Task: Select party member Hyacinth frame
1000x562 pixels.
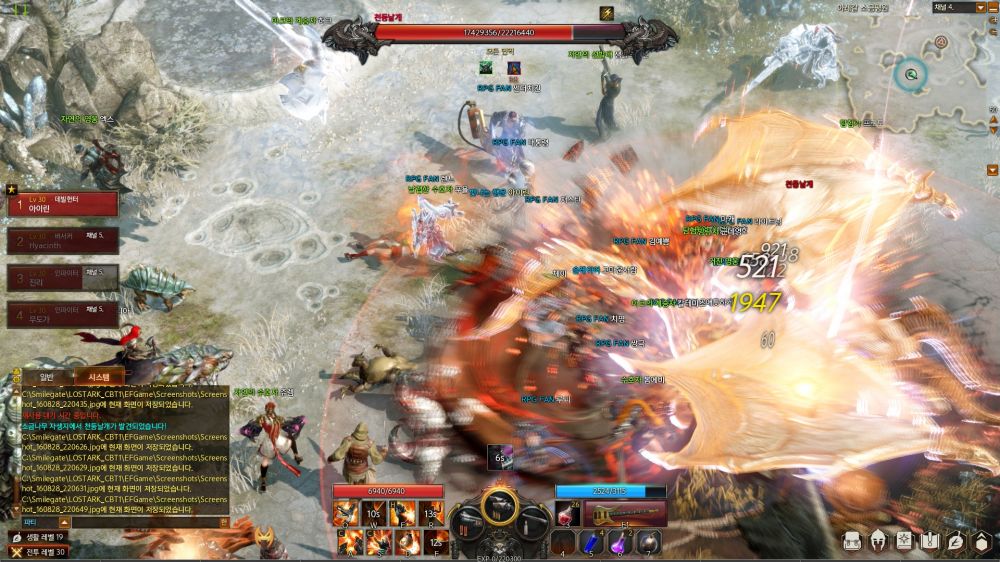Action: tap(62, 241)
